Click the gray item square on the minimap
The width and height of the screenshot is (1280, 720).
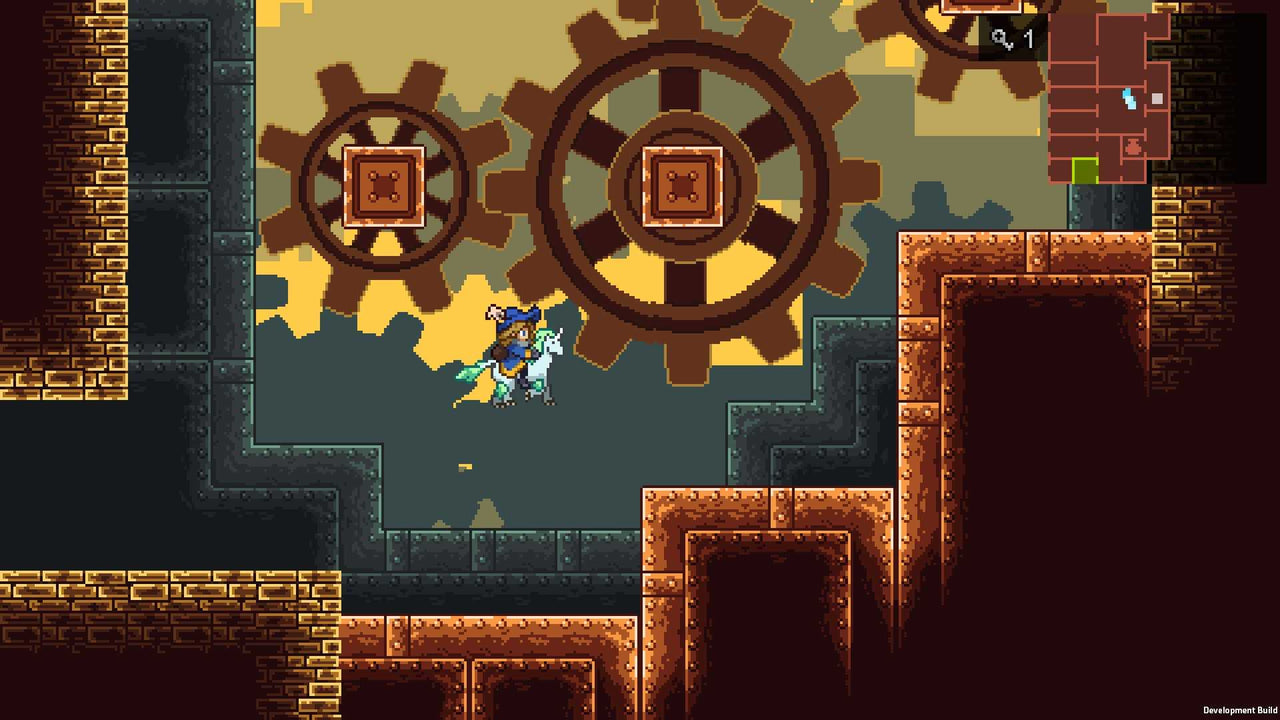1157,98
